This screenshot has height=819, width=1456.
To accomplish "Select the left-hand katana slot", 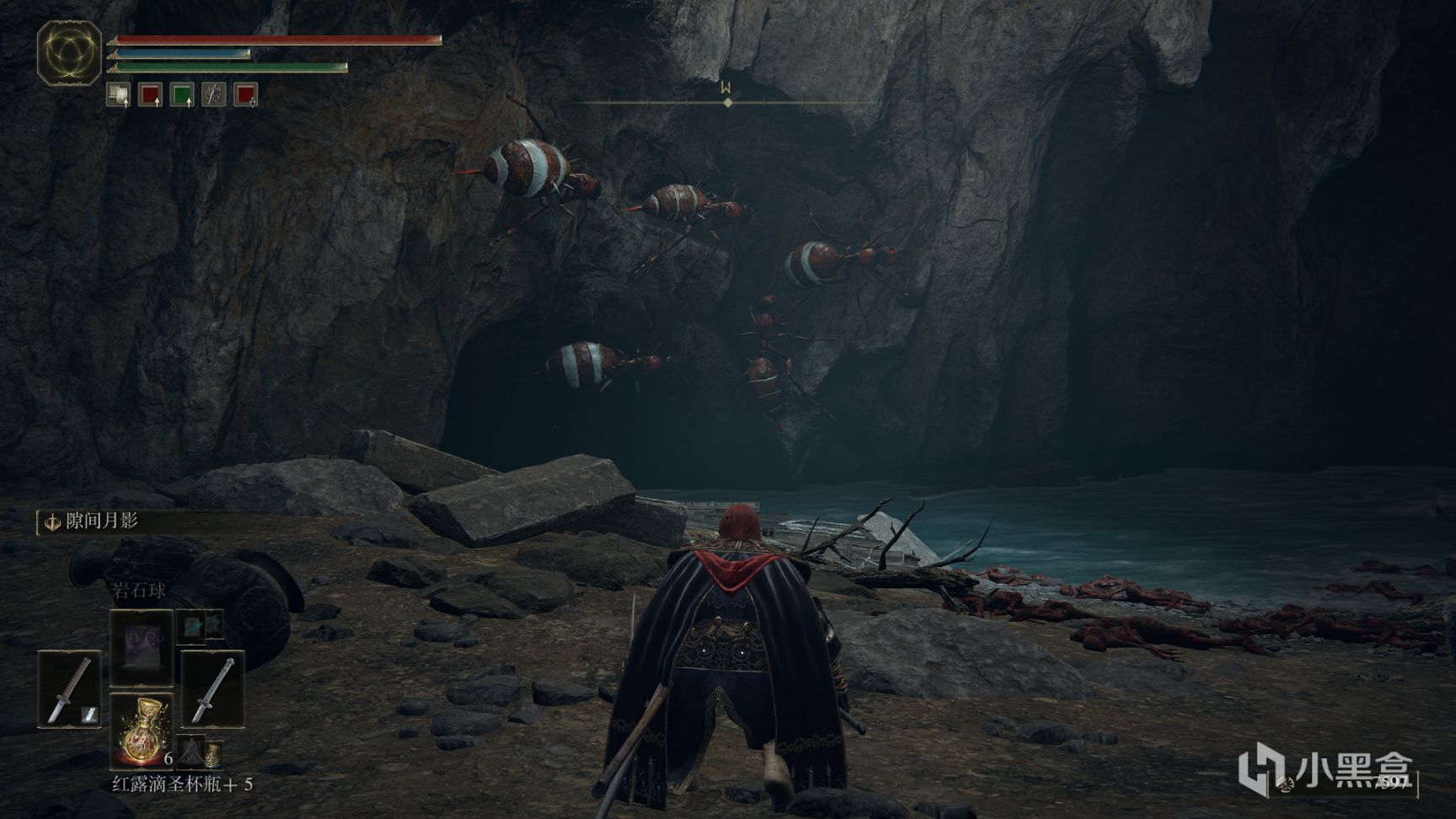I will [x=69, y=688].
